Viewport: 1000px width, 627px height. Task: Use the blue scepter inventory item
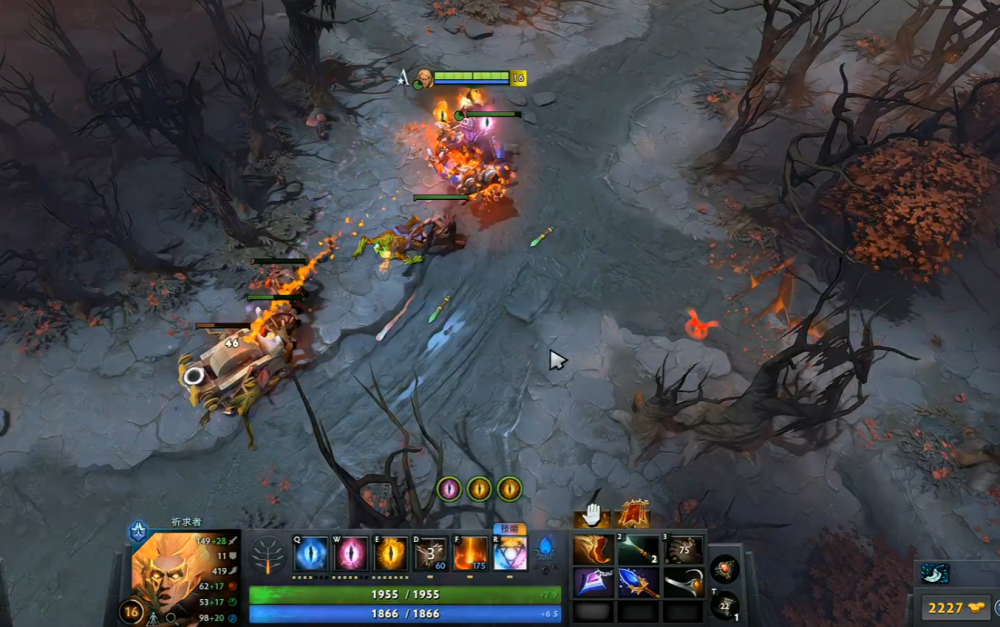coord(638,582)
